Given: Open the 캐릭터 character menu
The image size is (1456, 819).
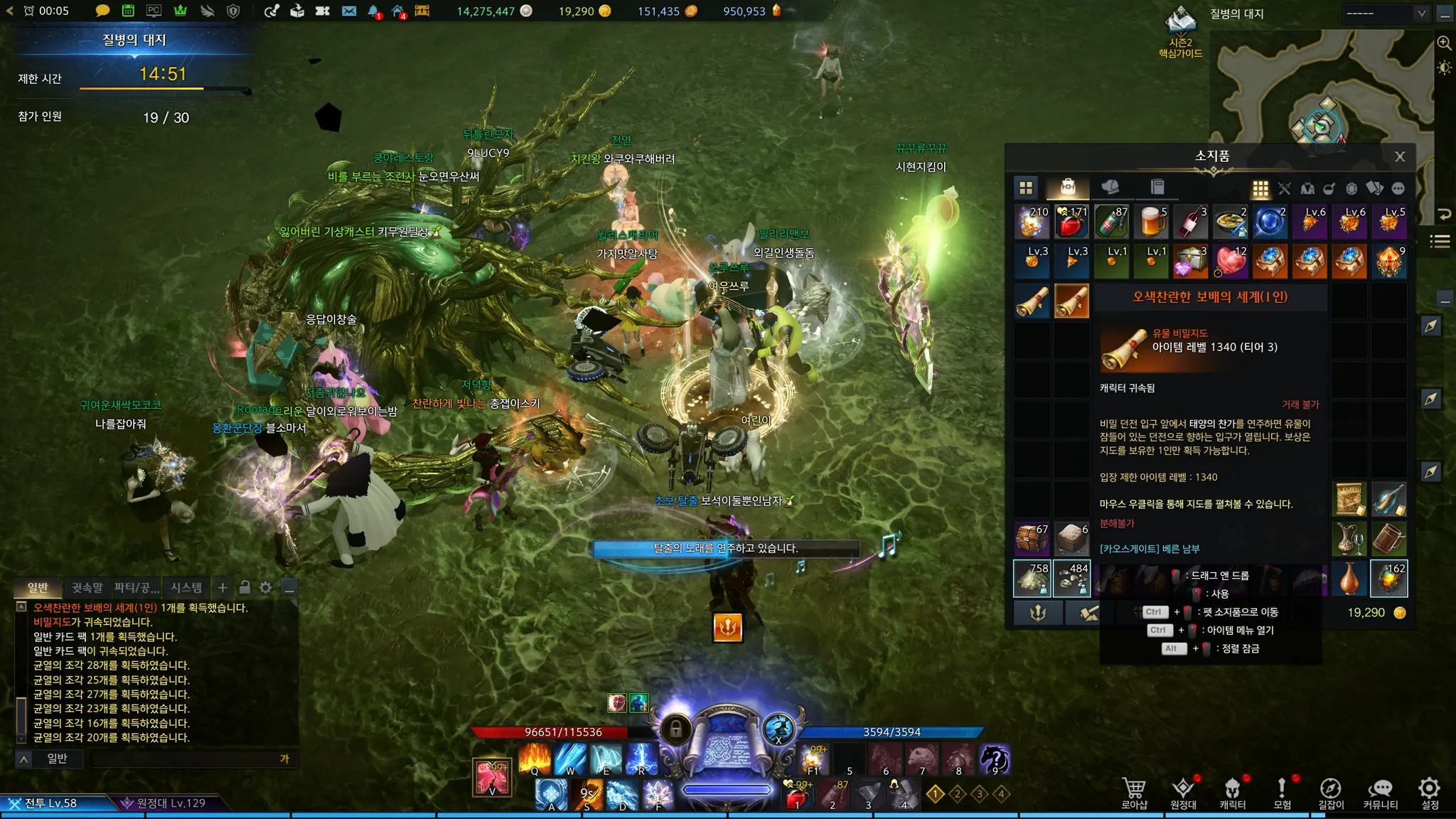Looking at the screenshot, I should [x=1232, y=793].
